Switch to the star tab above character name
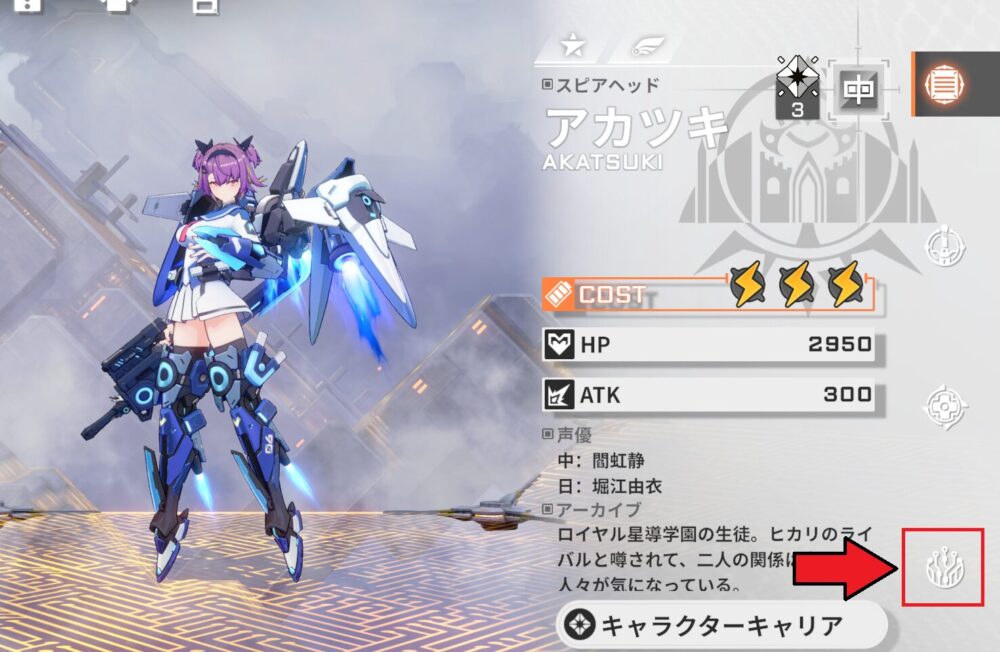This screenshot has width=1000, height=652. pyautogui.click(x=572, y=46)
